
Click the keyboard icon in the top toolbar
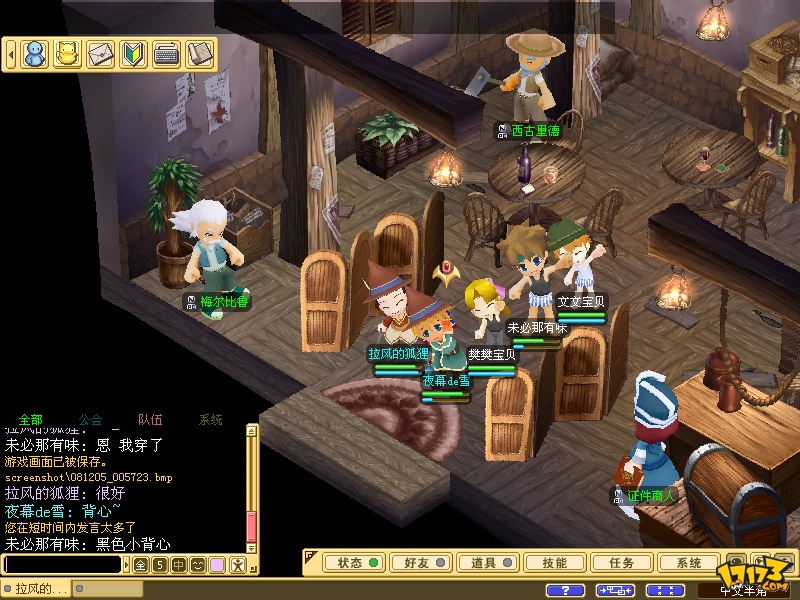click(x=166, y=53)
